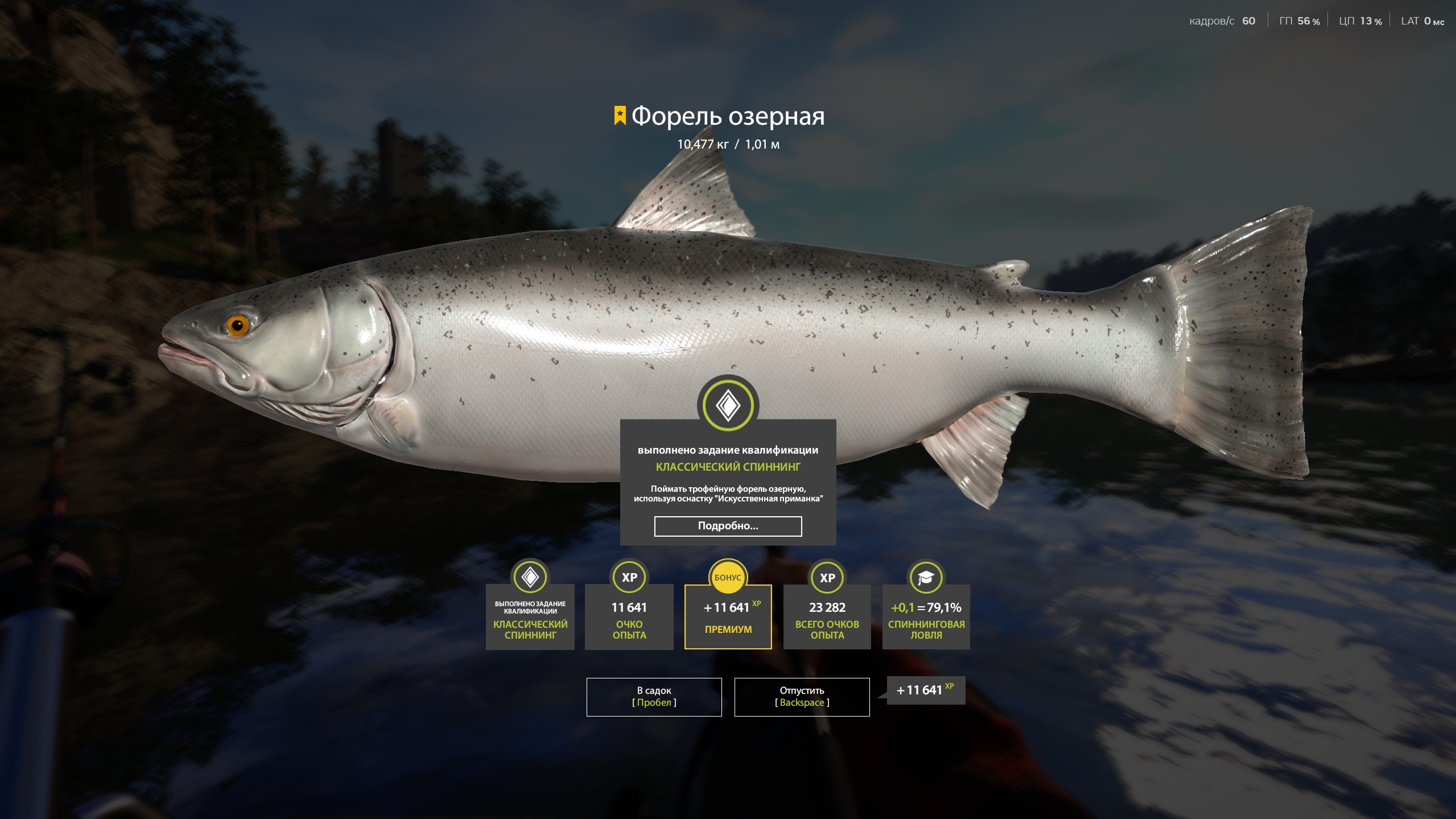The image size is (1456, 819).
Task: Click the diamond qualification badge above the popup
Action: pos(728,405)
